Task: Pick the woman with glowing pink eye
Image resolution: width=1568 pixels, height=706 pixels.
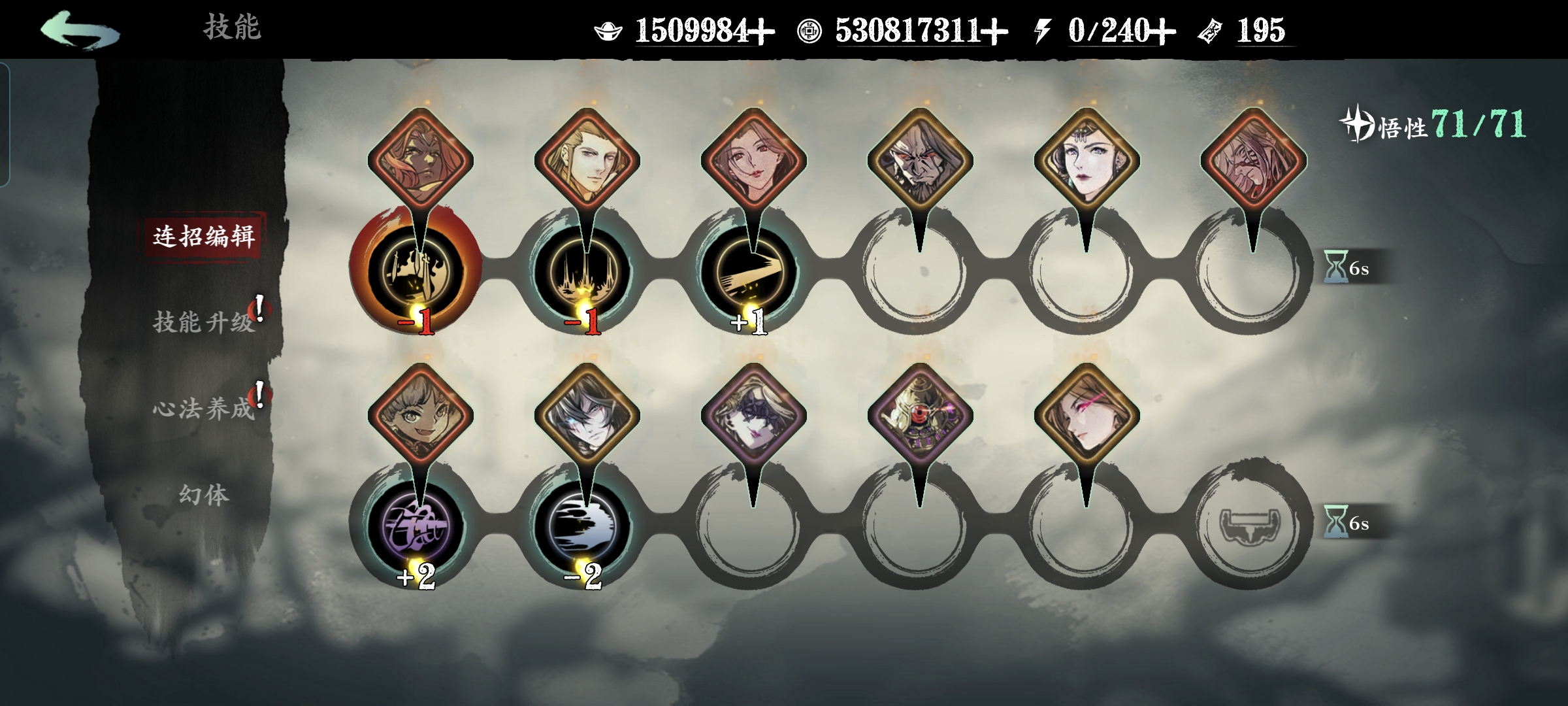Action: 1086,415
